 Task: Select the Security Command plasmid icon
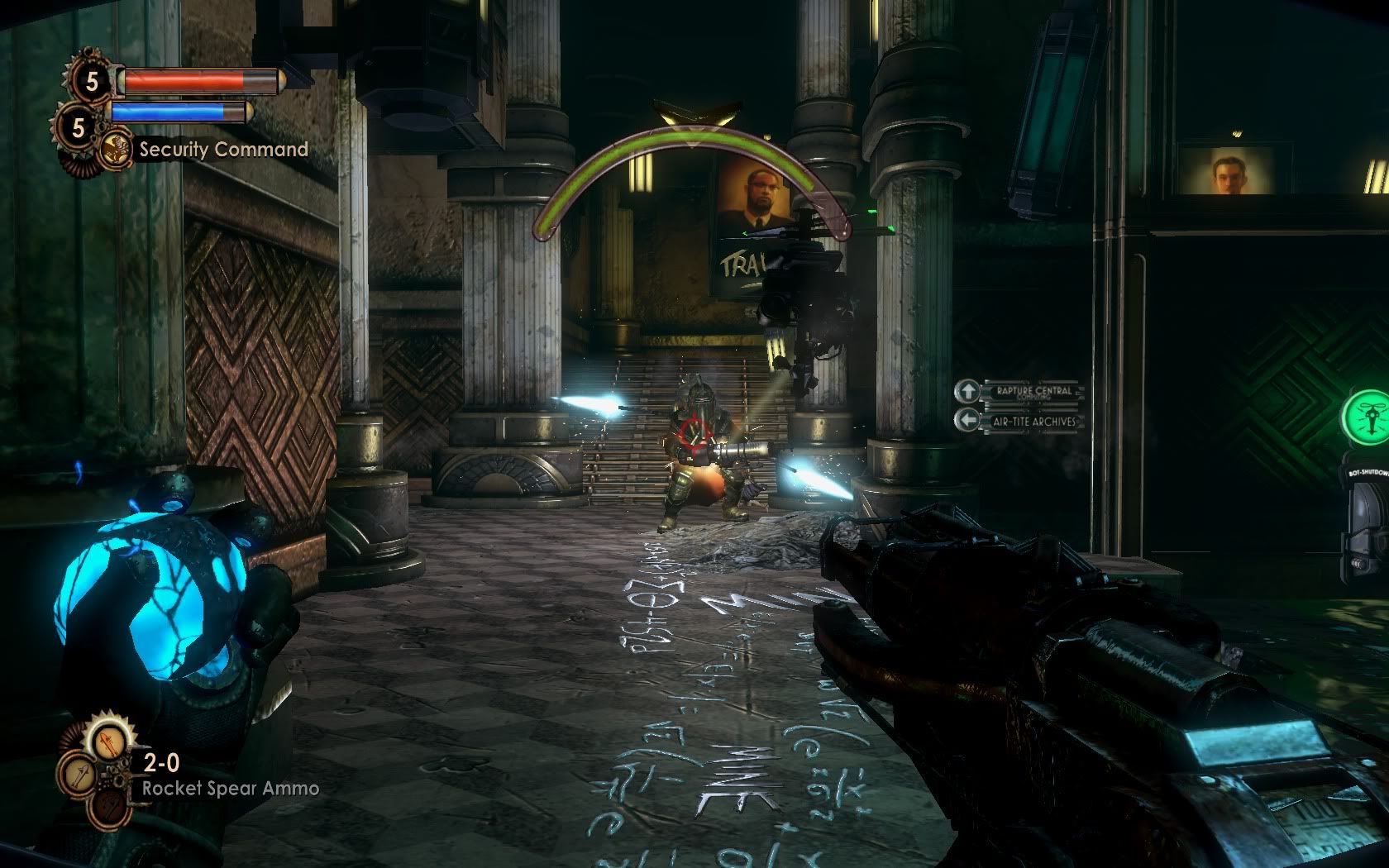tap(115, 150)
